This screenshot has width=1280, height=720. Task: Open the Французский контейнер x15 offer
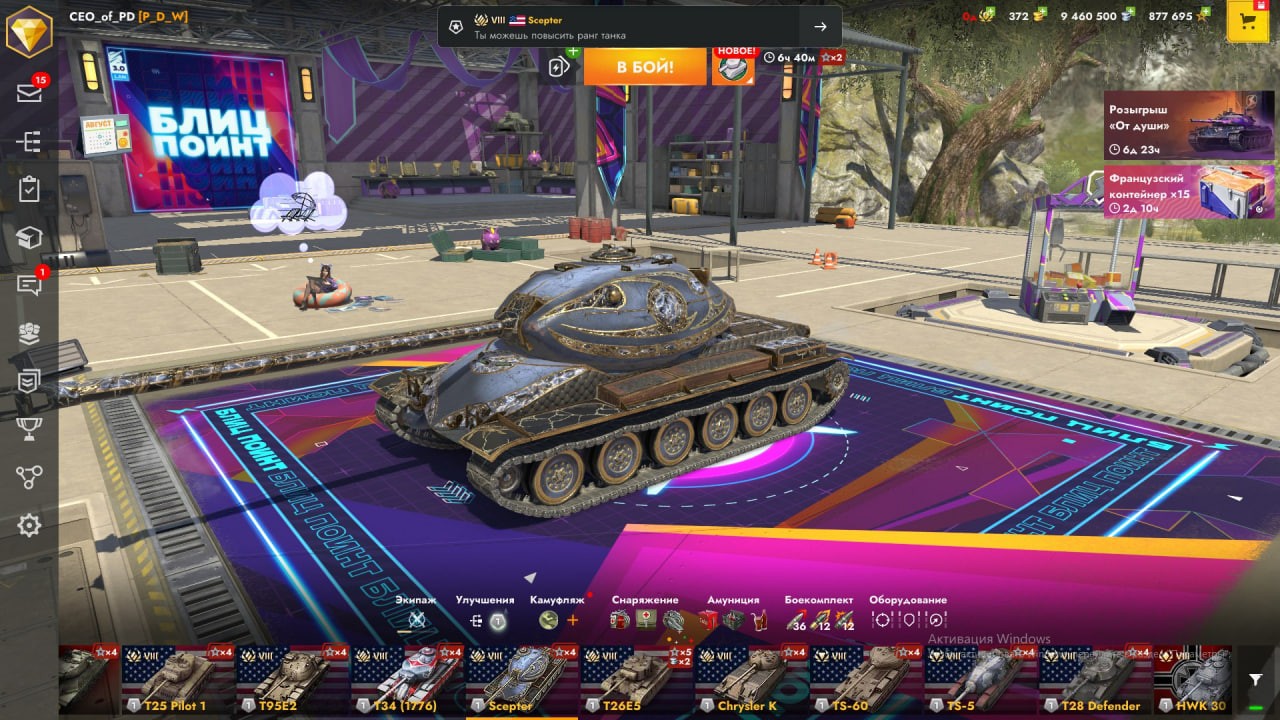1189,191
